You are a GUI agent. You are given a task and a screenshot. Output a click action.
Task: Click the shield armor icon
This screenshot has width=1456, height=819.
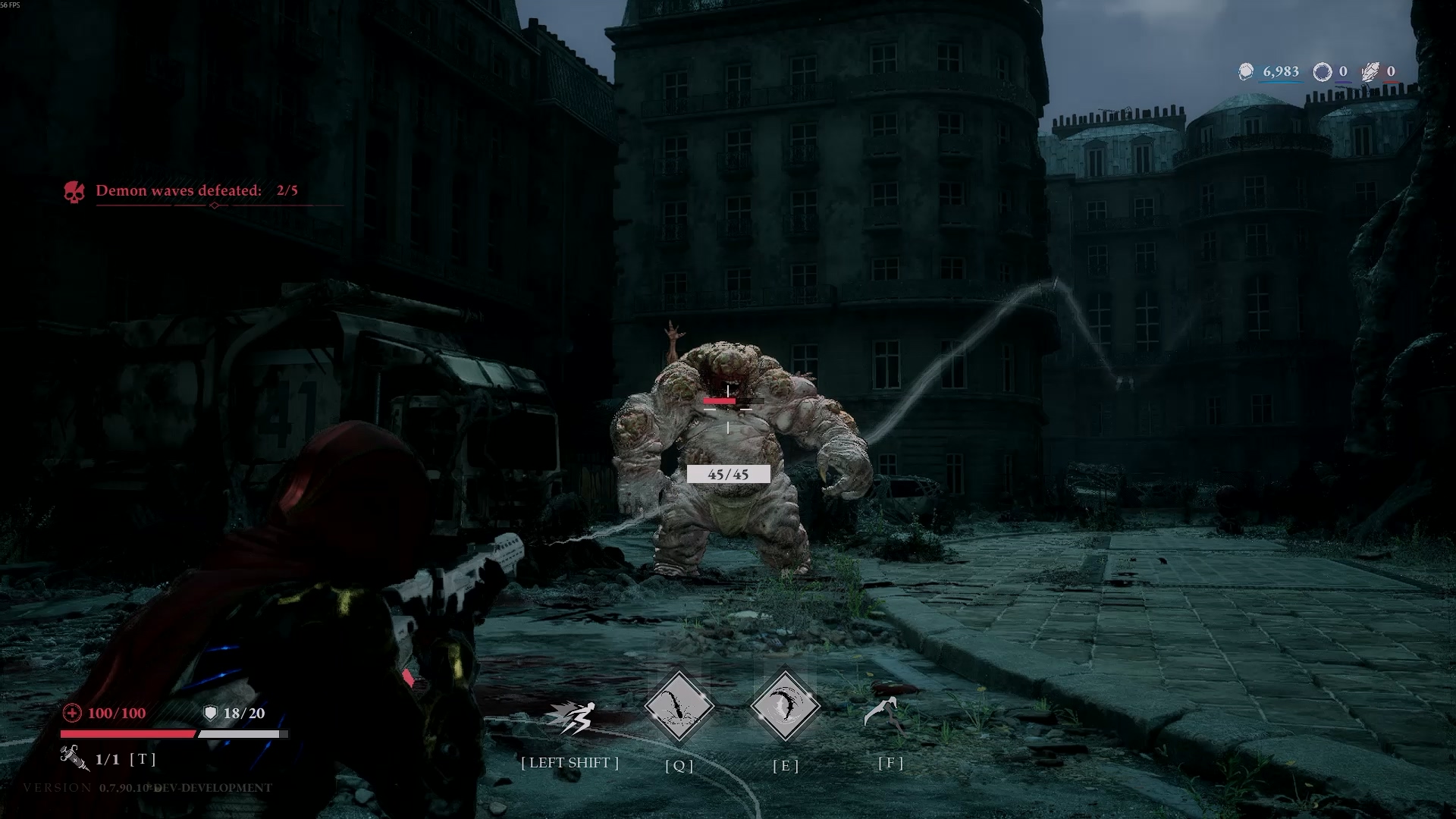(211, 713)
